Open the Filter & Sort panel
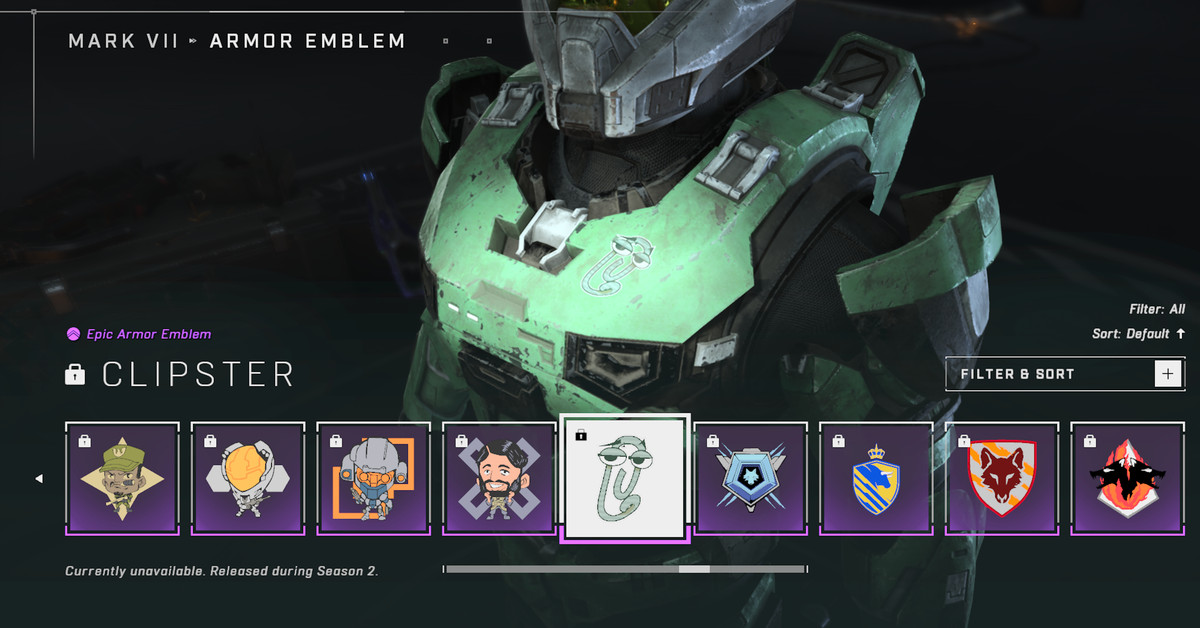Screen dimensions: 1200x628 coord(1064,374)
